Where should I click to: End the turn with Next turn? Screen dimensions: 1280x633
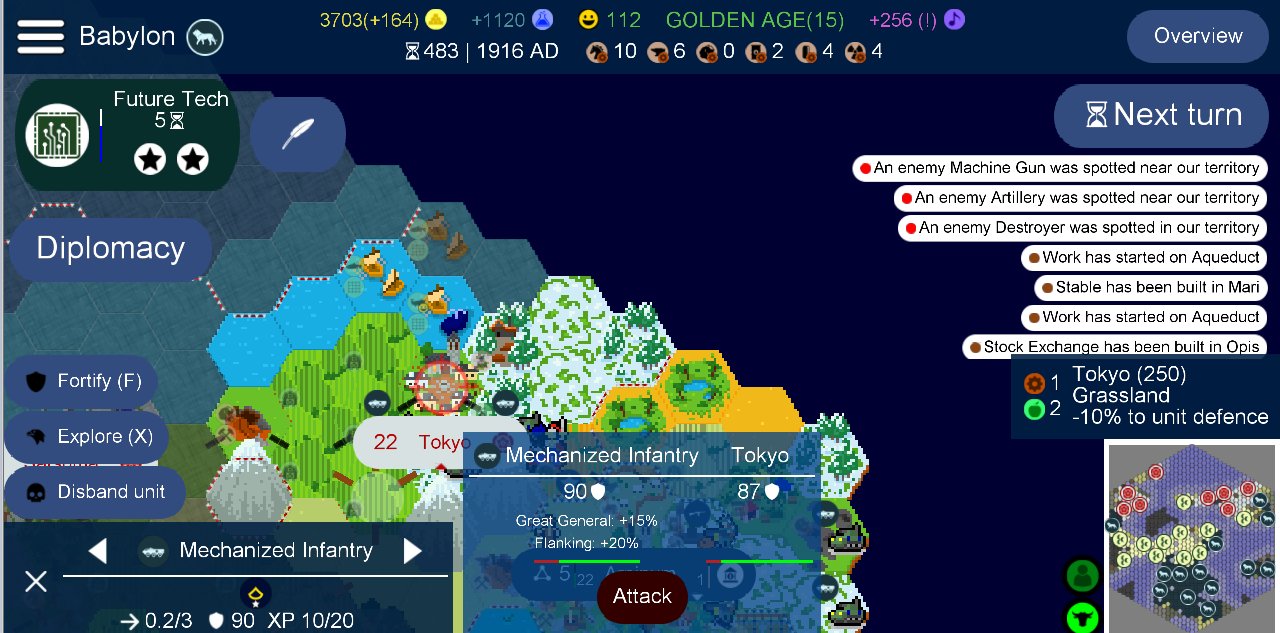1165,115
